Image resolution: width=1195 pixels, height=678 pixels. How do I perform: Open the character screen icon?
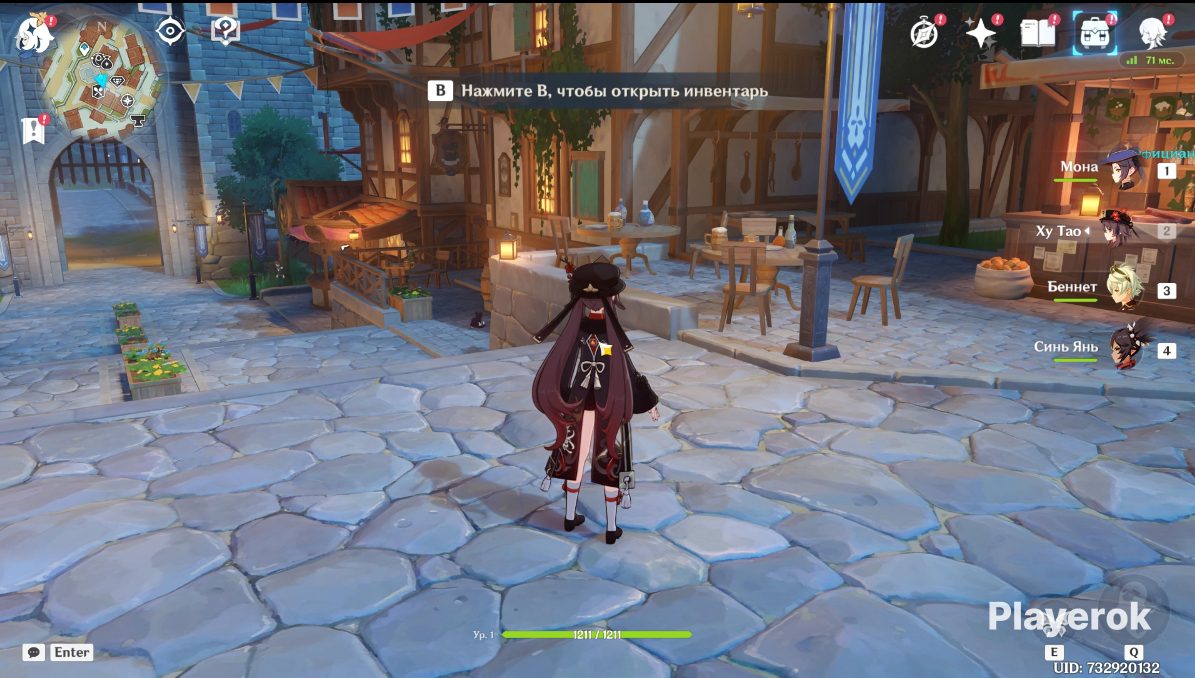[x=1154, y=33]
